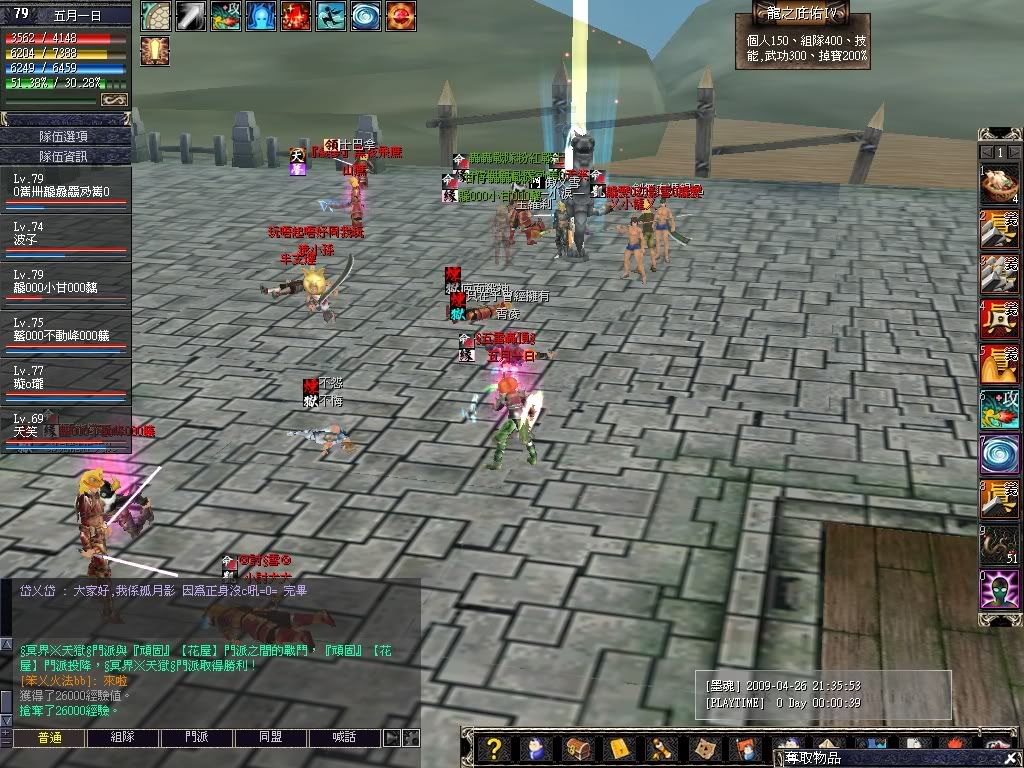Switch chat to the 組隊 channel

pos(122,737)
